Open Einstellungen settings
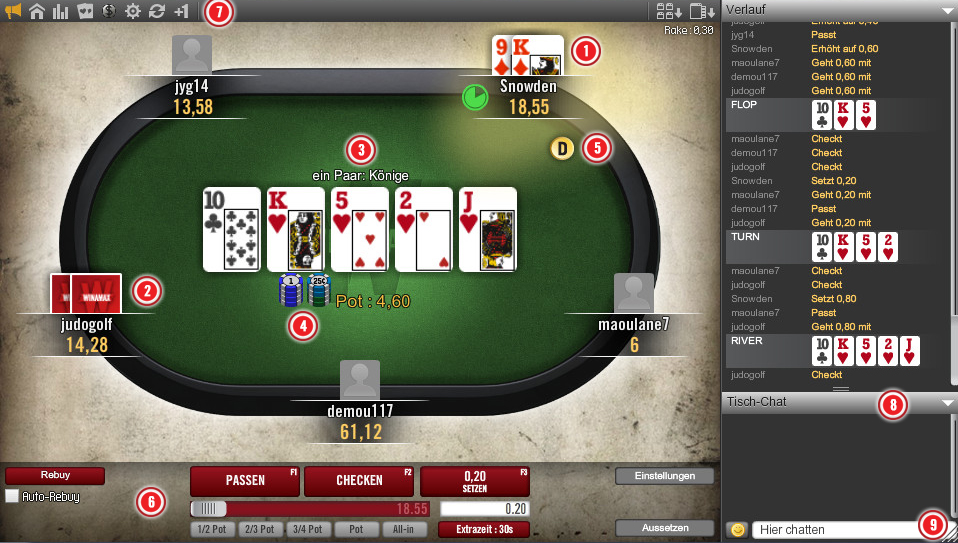This screenshot has height=543, width=958. (x=664, y=477)
